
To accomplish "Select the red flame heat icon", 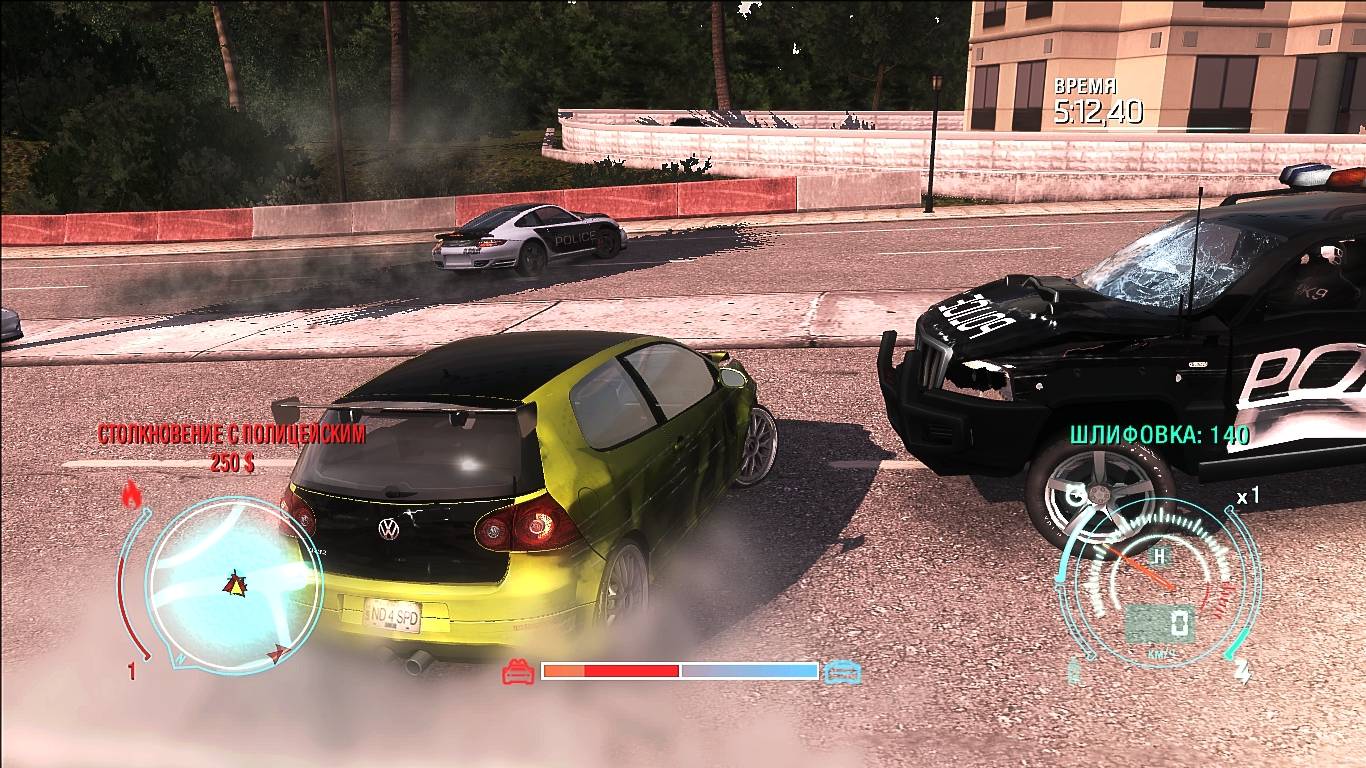I will coord(130,493).
